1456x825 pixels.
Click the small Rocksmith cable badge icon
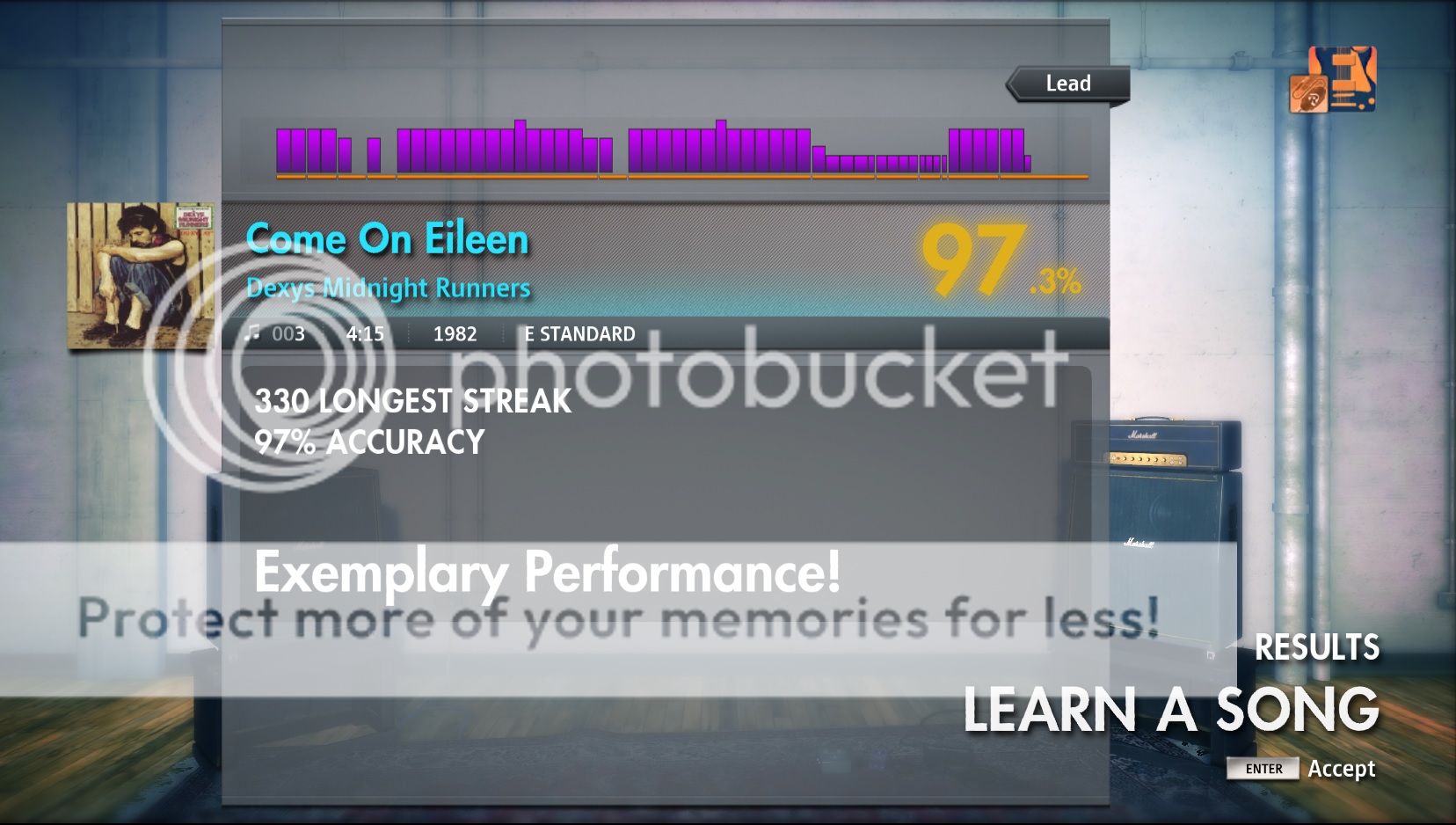[x=1308, y=94]
